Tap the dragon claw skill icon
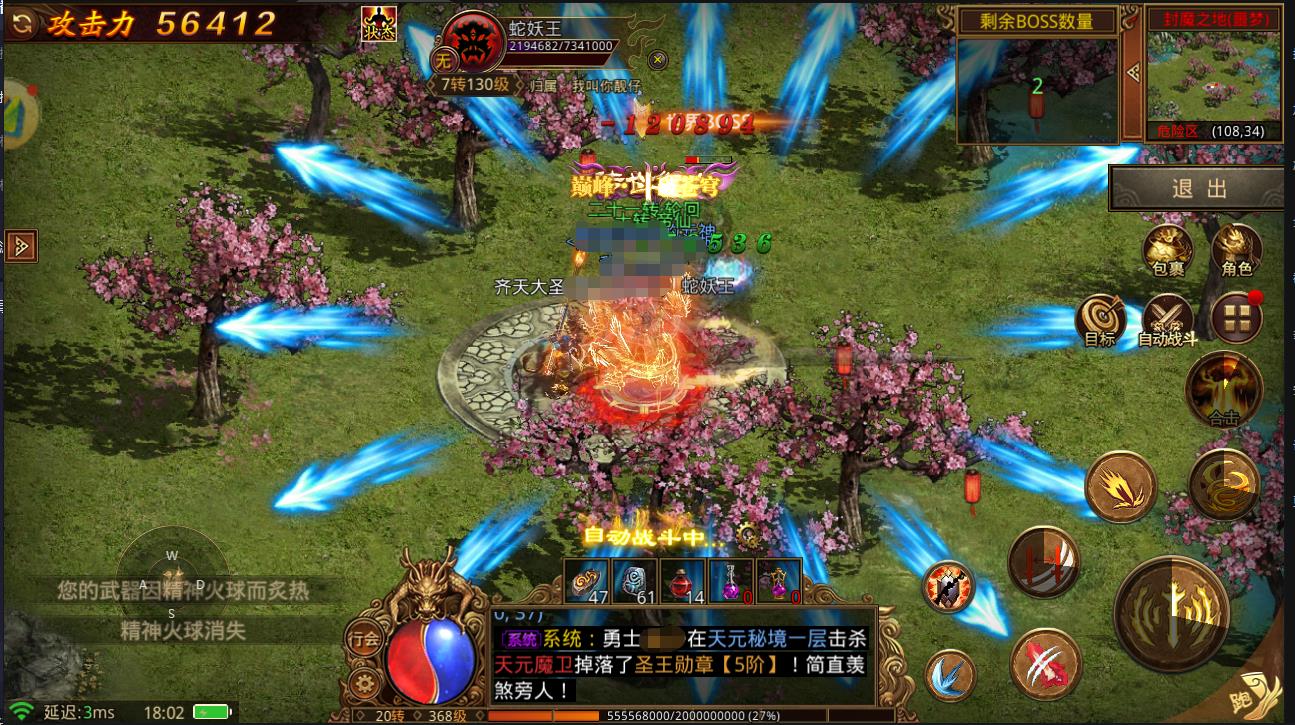Image resolution: width=1295 pixels, height=725 pixels. point(1045,664)
